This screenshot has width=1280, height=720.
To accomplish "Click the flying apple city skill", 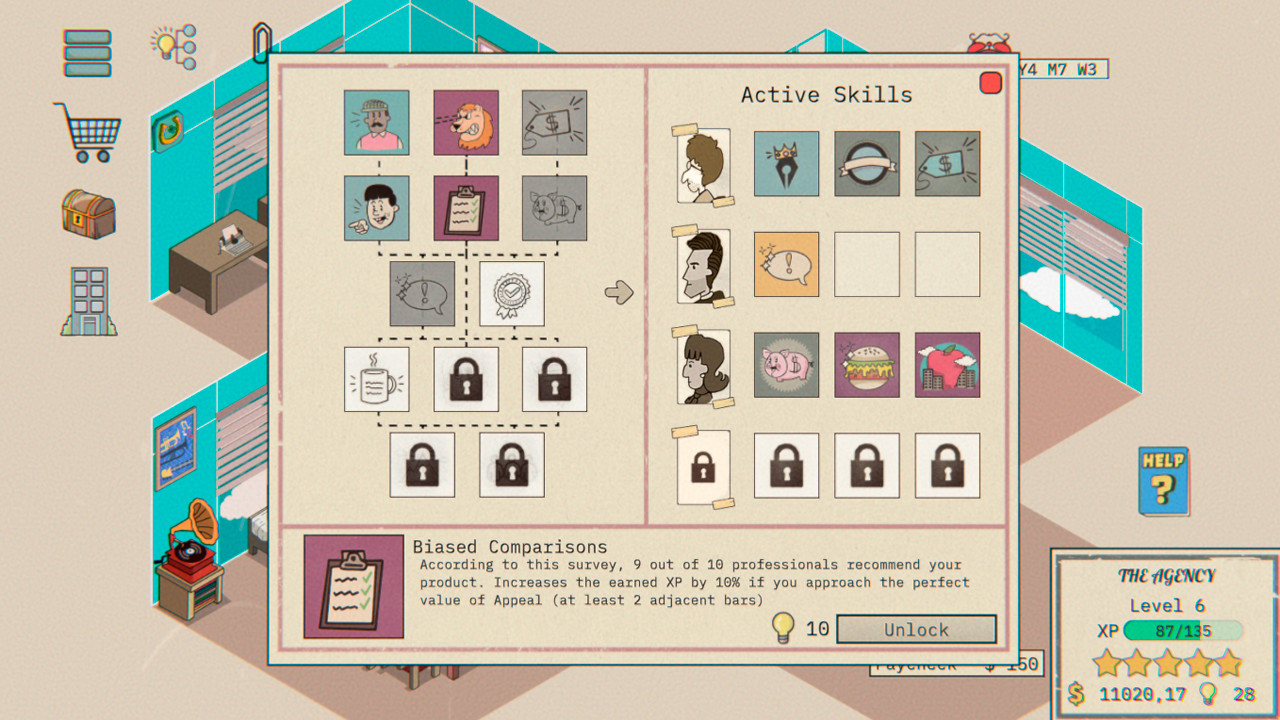I will [x=947, y=366].
